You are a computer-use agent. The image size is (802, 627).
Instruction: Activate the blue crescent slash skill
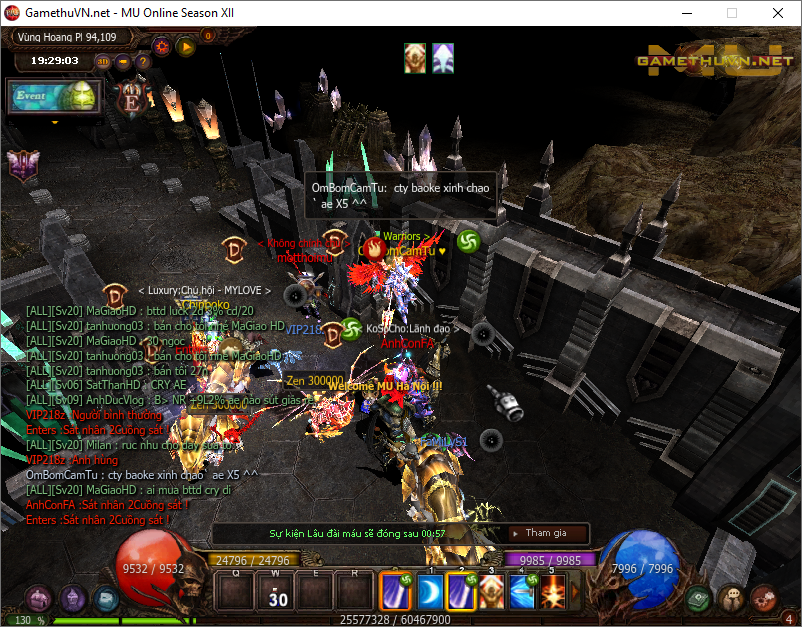tap(430, 591)
